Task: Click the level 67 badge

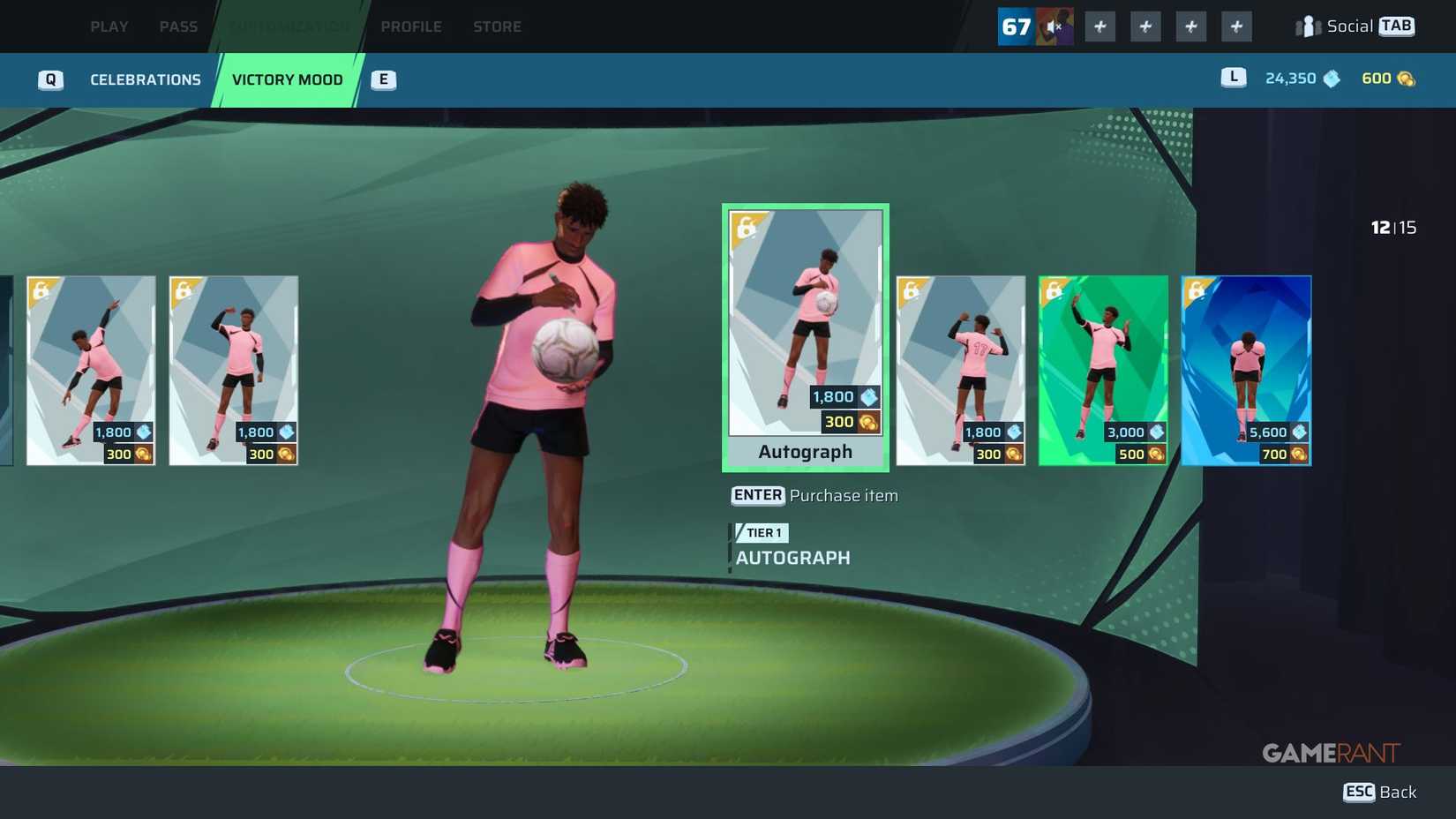Action: click(x=1016, y=26)
